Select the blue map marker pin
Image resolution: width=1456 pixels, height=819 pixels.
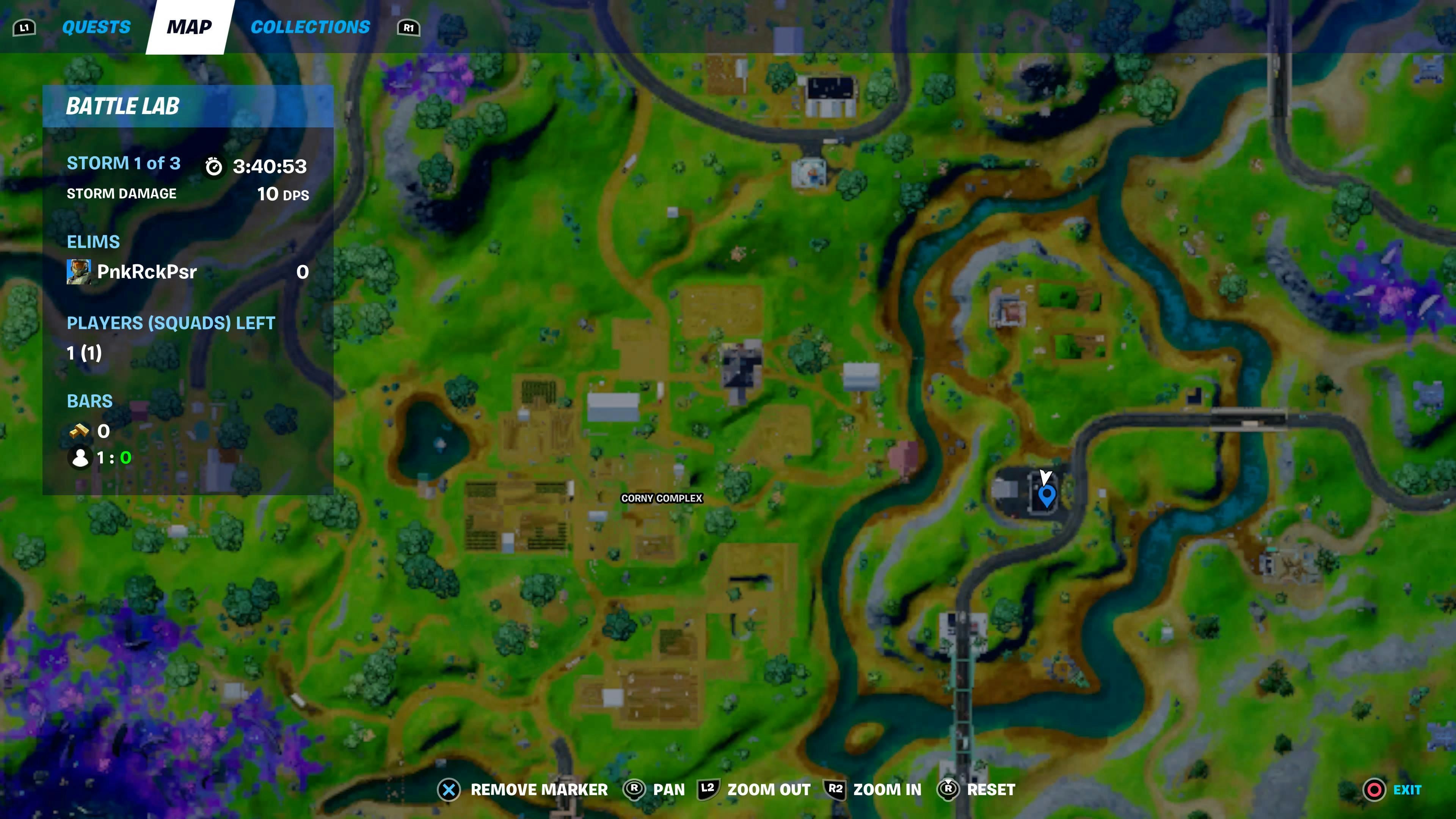point(1047,496)
